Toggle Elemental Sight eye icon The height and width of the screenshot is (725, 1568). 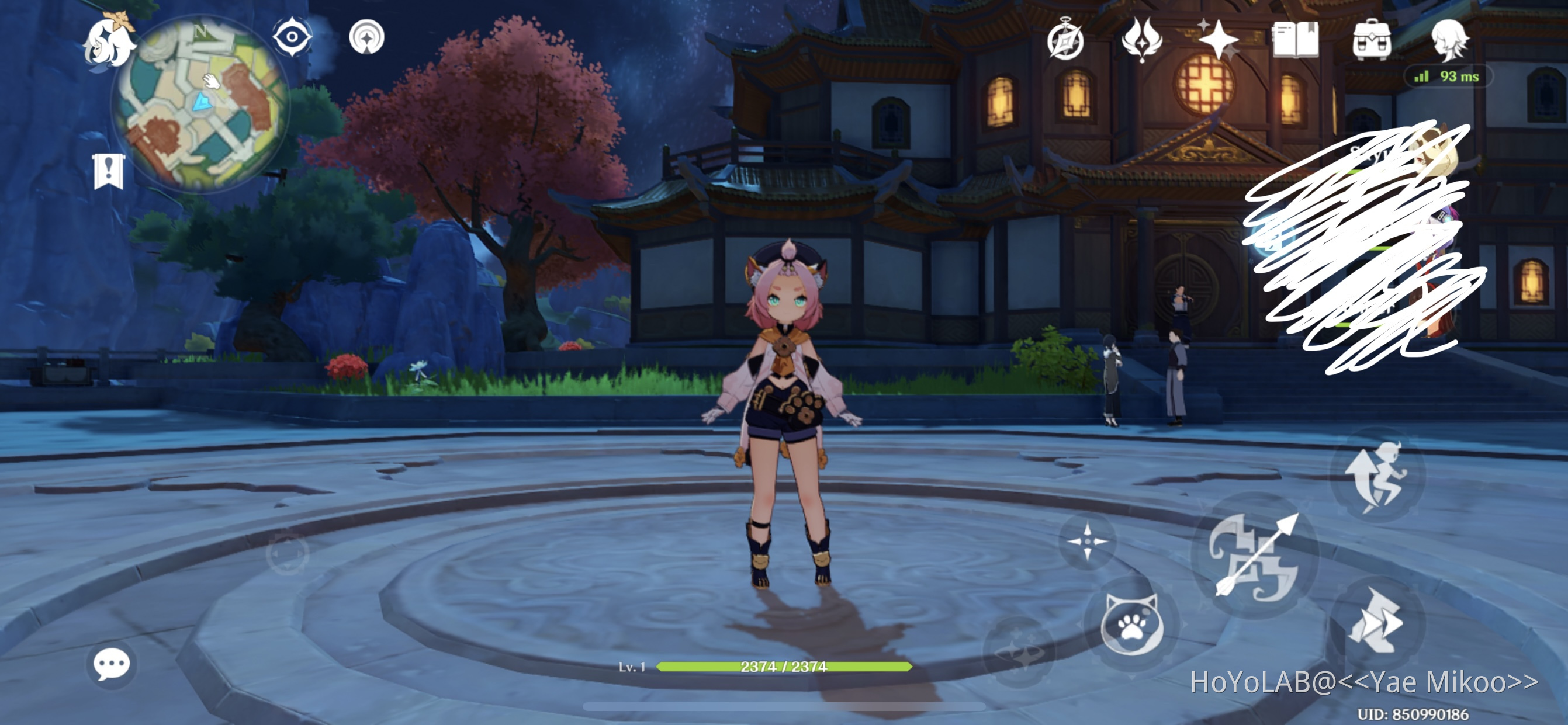[x=292, y=38]
